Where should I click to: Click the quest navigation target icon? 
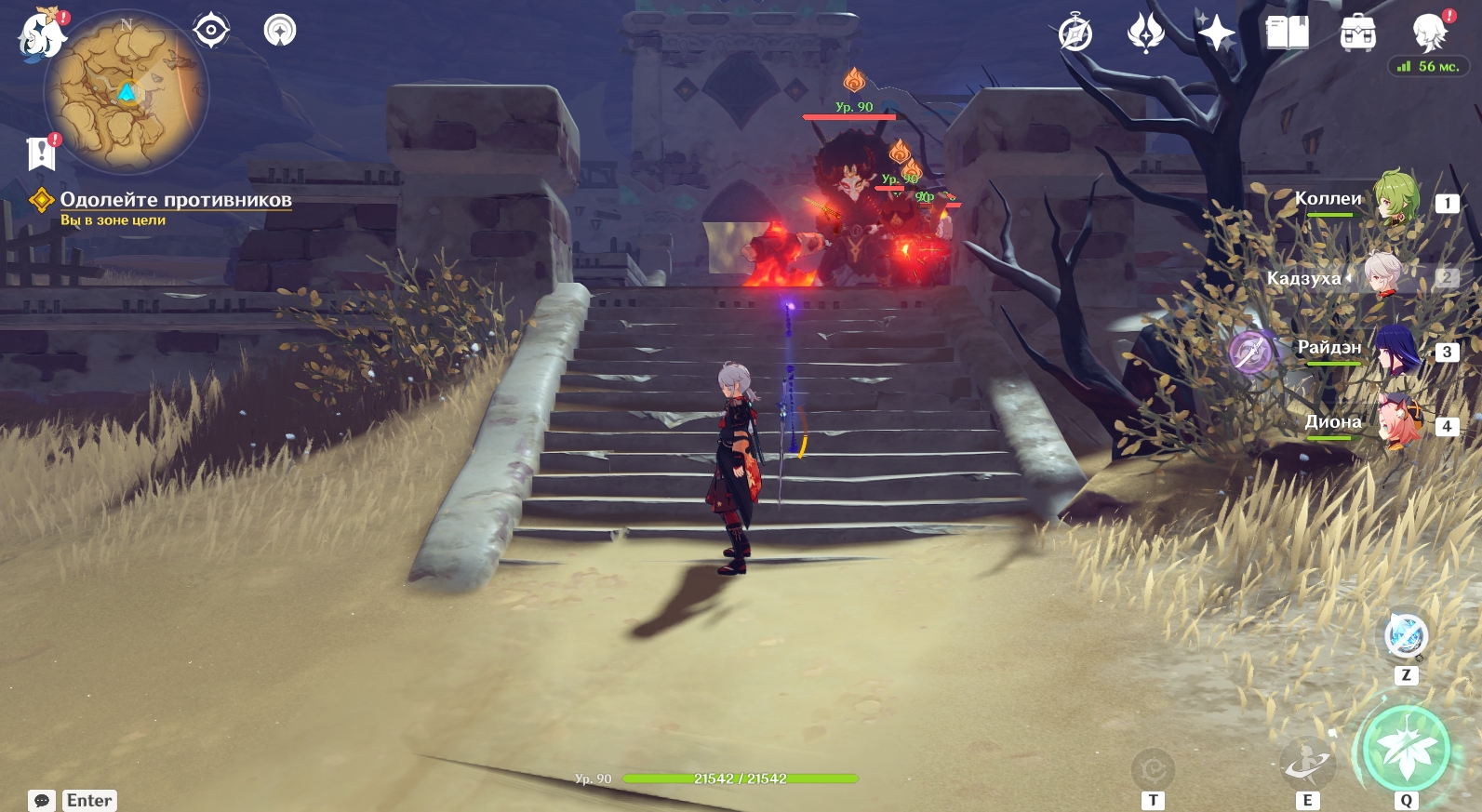point(211,31)
